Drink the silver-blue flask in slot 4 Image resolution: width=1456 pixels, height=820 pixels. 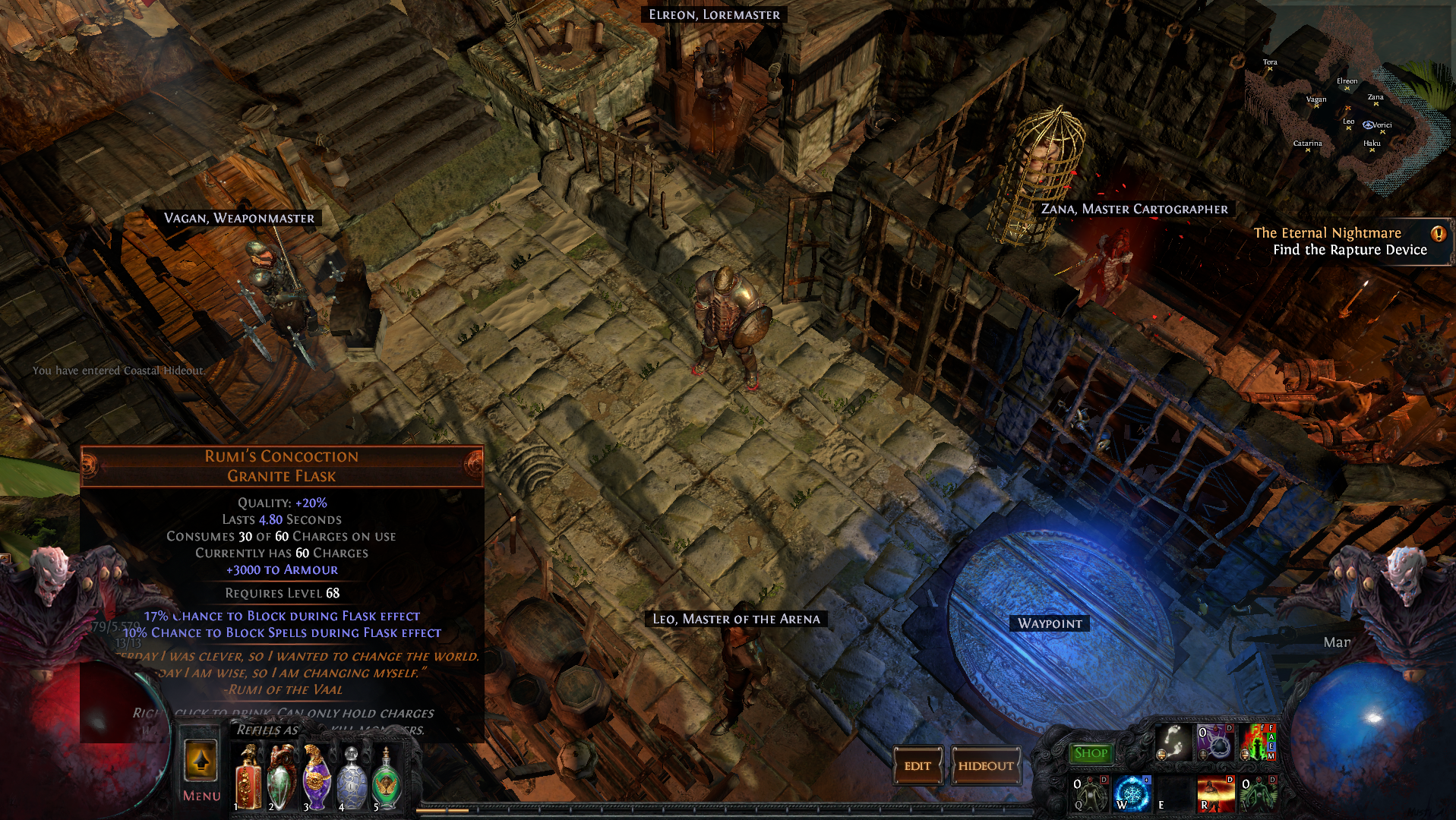pos(351,777)
